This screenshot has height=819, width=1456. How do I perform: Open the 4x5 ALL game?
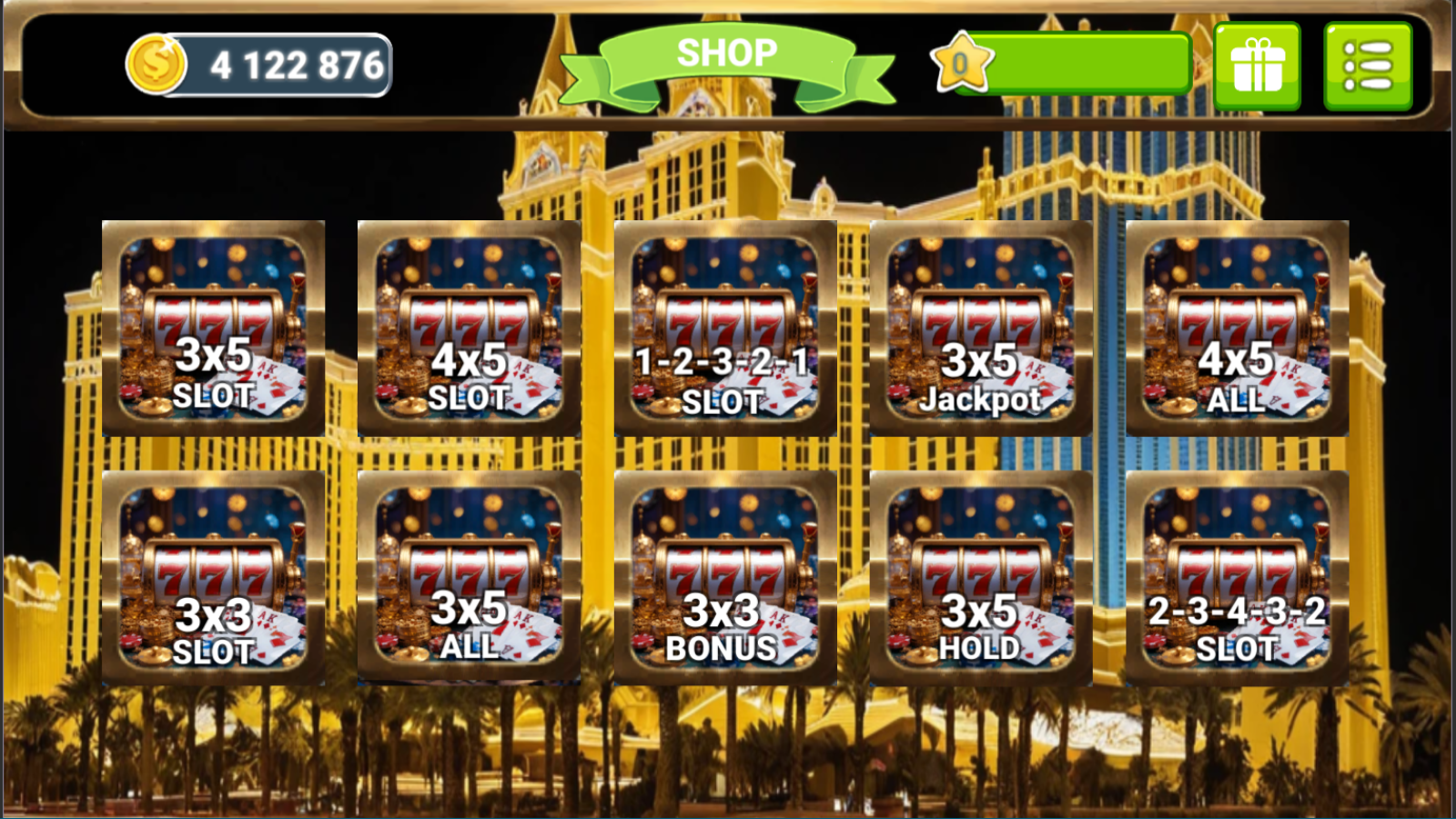(1239, 328)
